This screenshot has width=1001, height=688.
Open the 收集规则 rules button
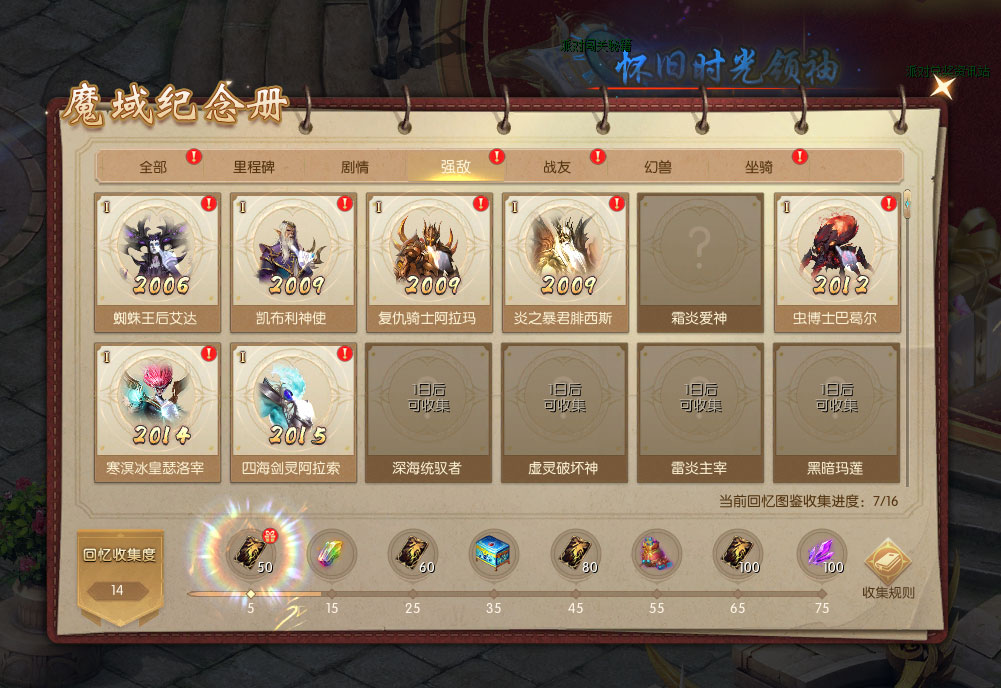pos(888,568)
